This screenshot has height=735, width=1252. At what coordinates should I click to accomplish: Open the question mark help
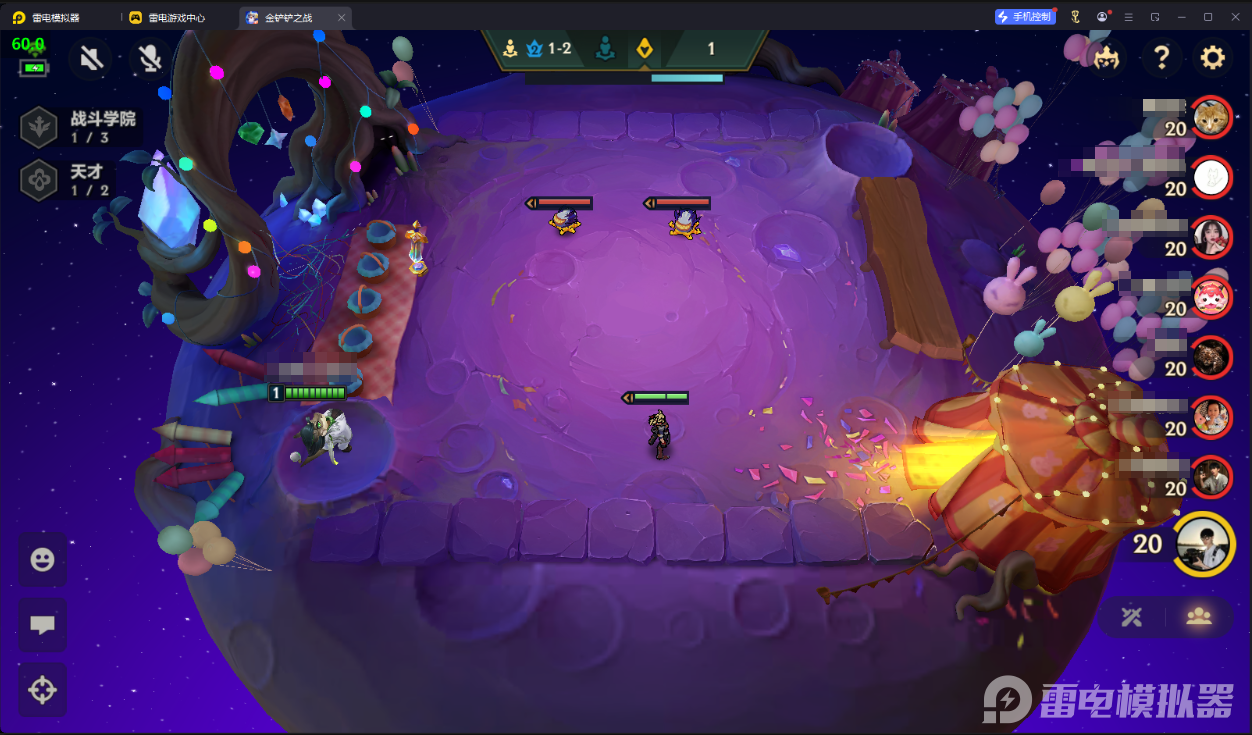[1161, 58]
